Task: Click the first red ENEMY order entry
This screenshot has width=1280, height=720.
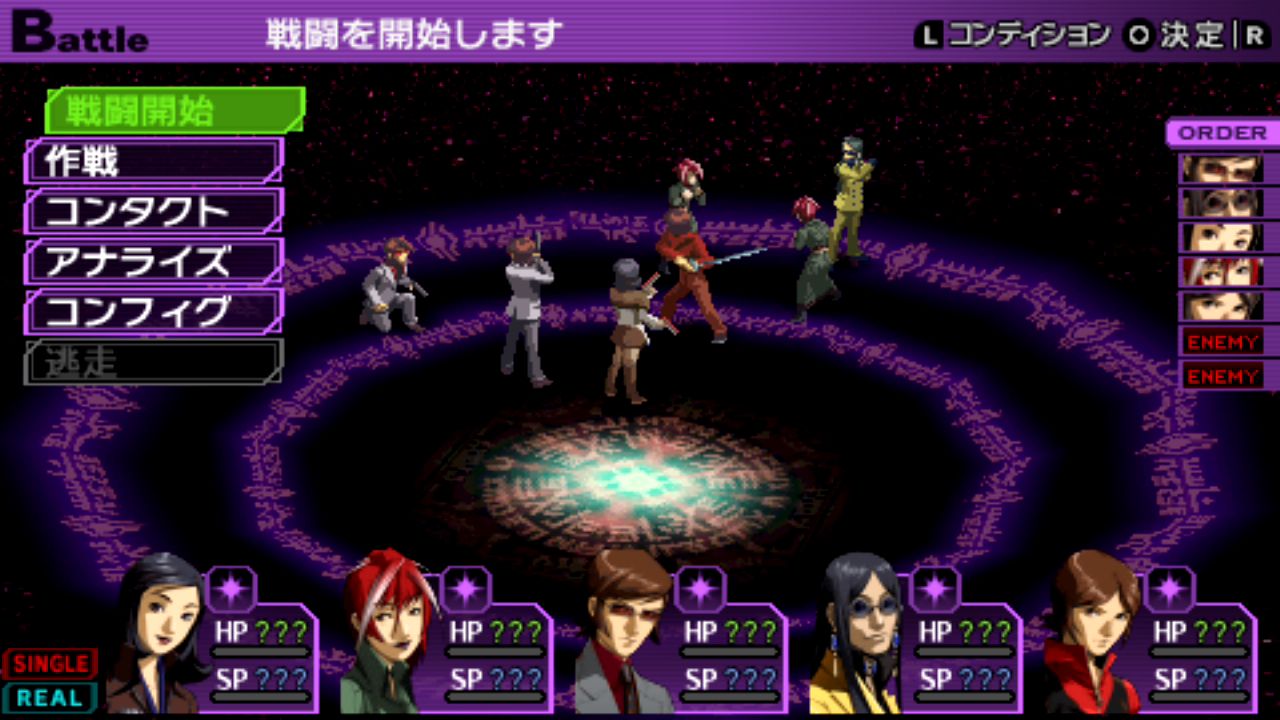Action: coord(1221,342)
